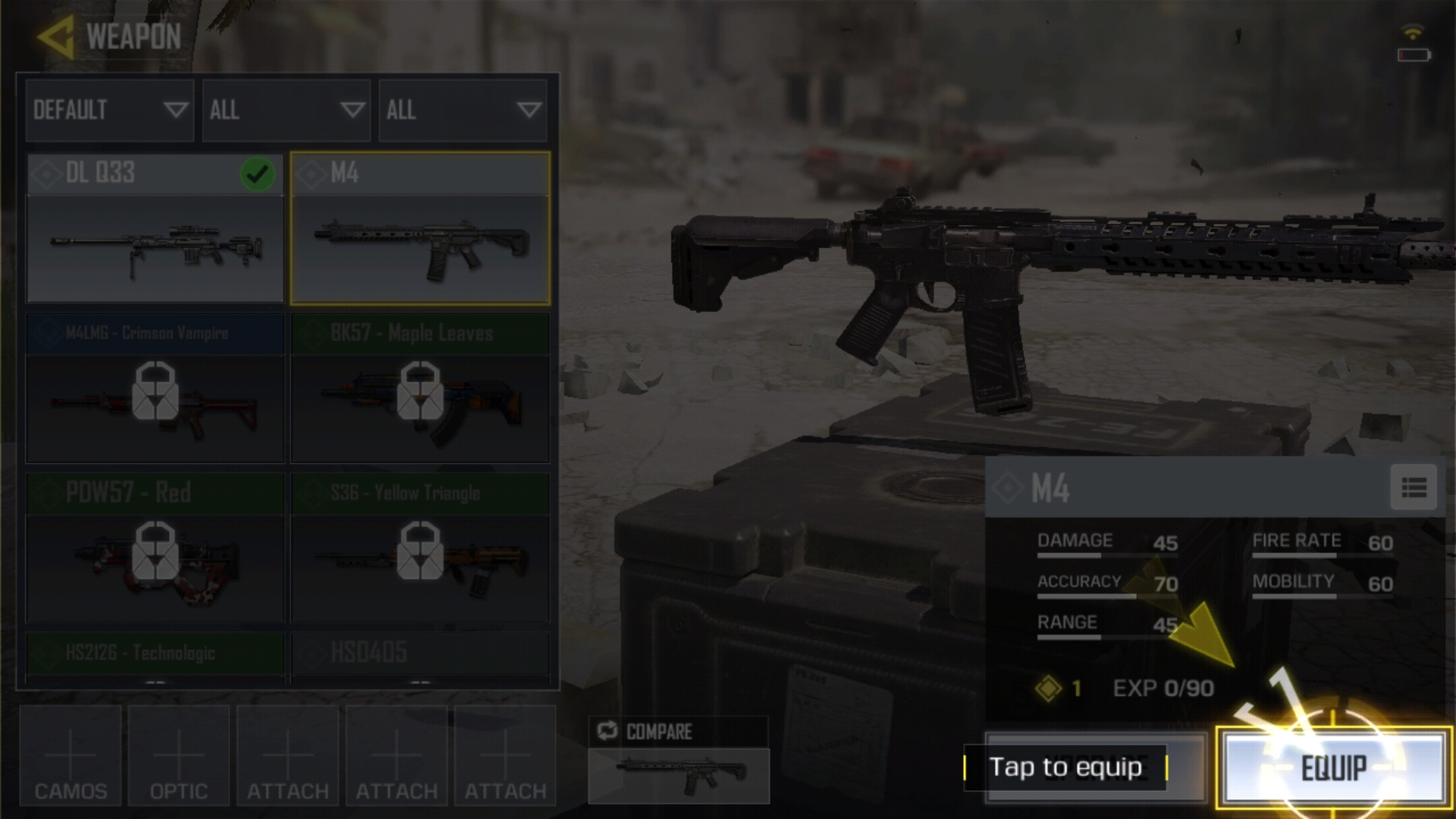Select the HS0405 shotgun tile
The width and height of the screenshot is (1456, 819).
point(420,656)
